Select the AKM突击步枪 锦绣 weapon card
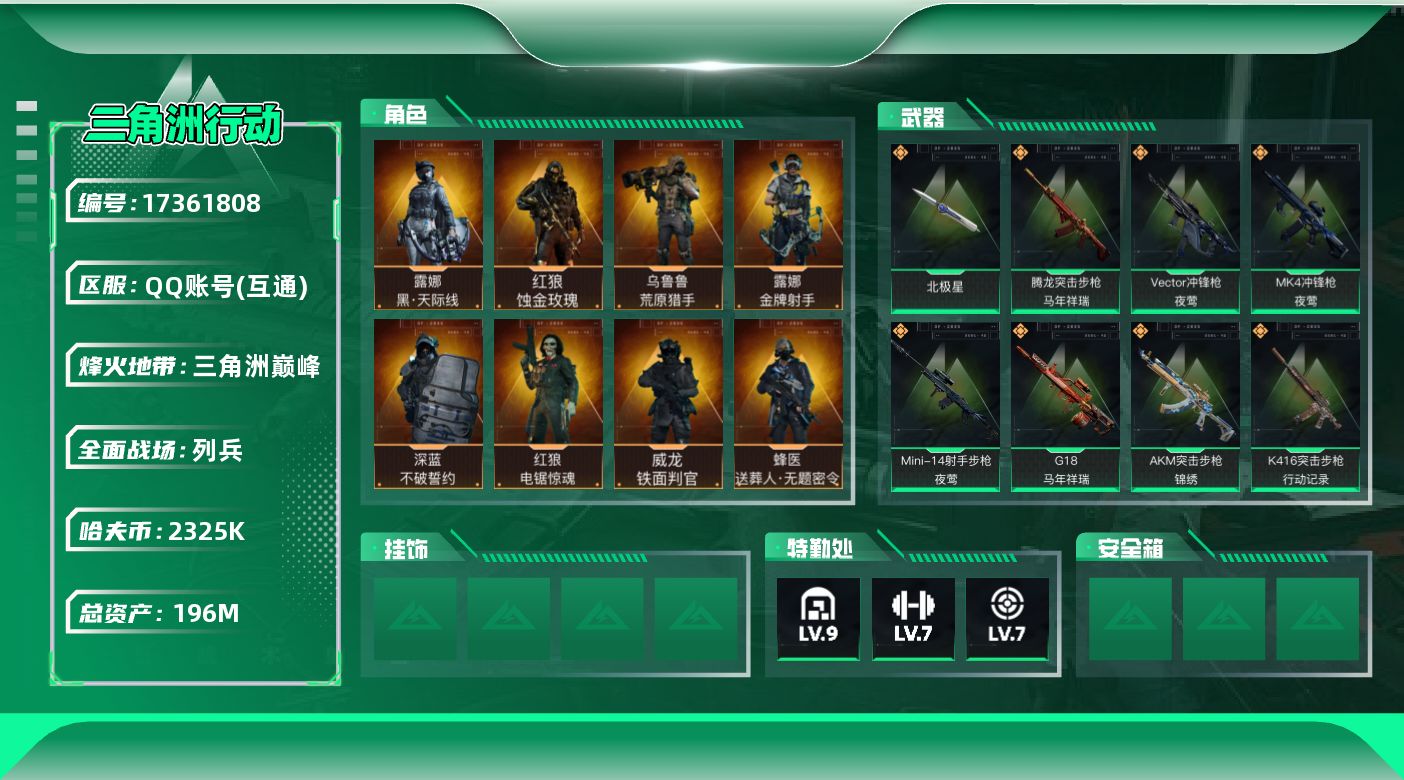The image size is (1404, 780). click(1185, 405)
